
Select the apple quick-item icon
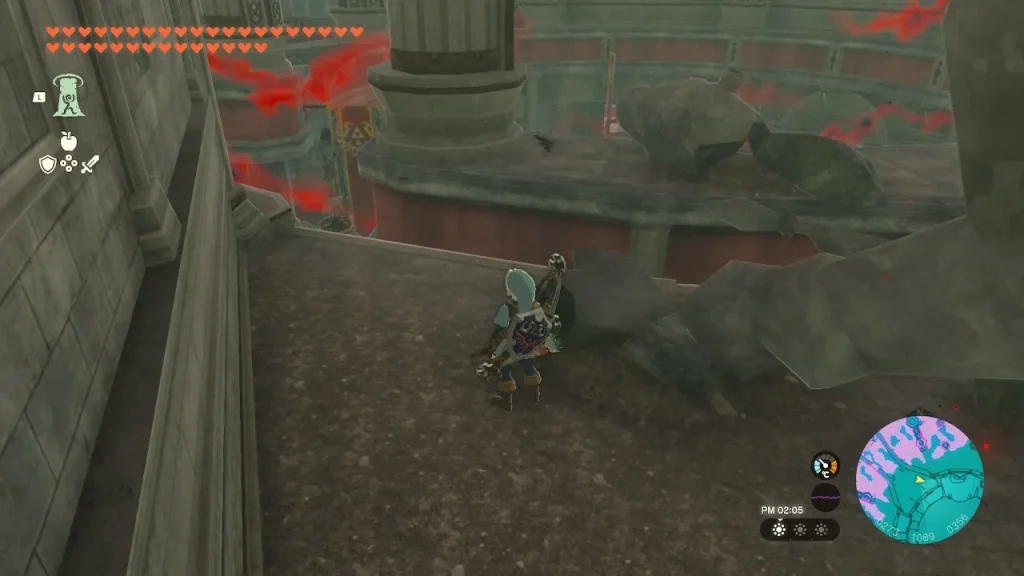point(69,140)
